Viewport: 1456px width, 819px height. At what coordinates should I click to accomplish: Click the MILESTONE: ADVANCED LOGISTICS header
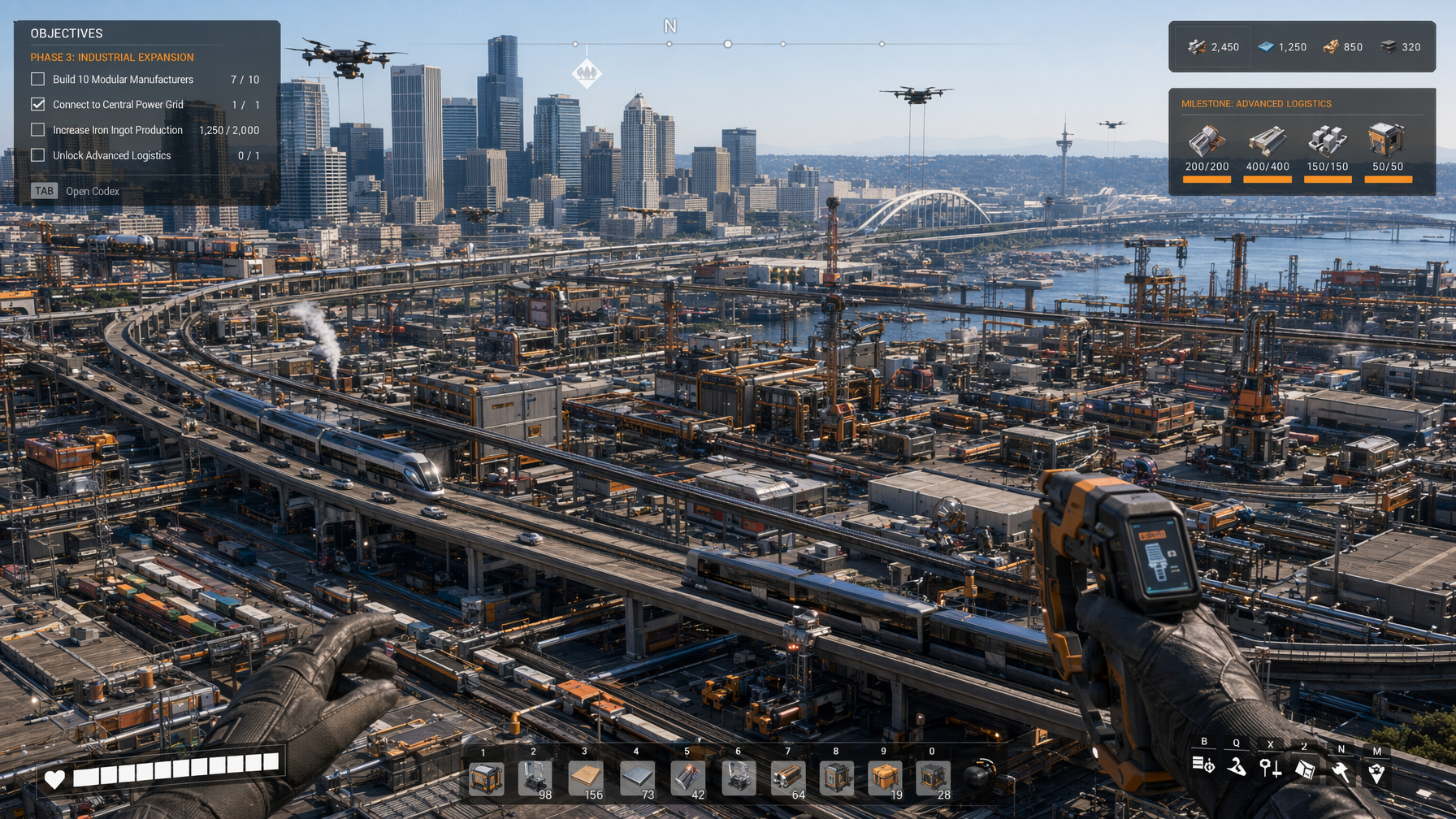coord(1255,103)
